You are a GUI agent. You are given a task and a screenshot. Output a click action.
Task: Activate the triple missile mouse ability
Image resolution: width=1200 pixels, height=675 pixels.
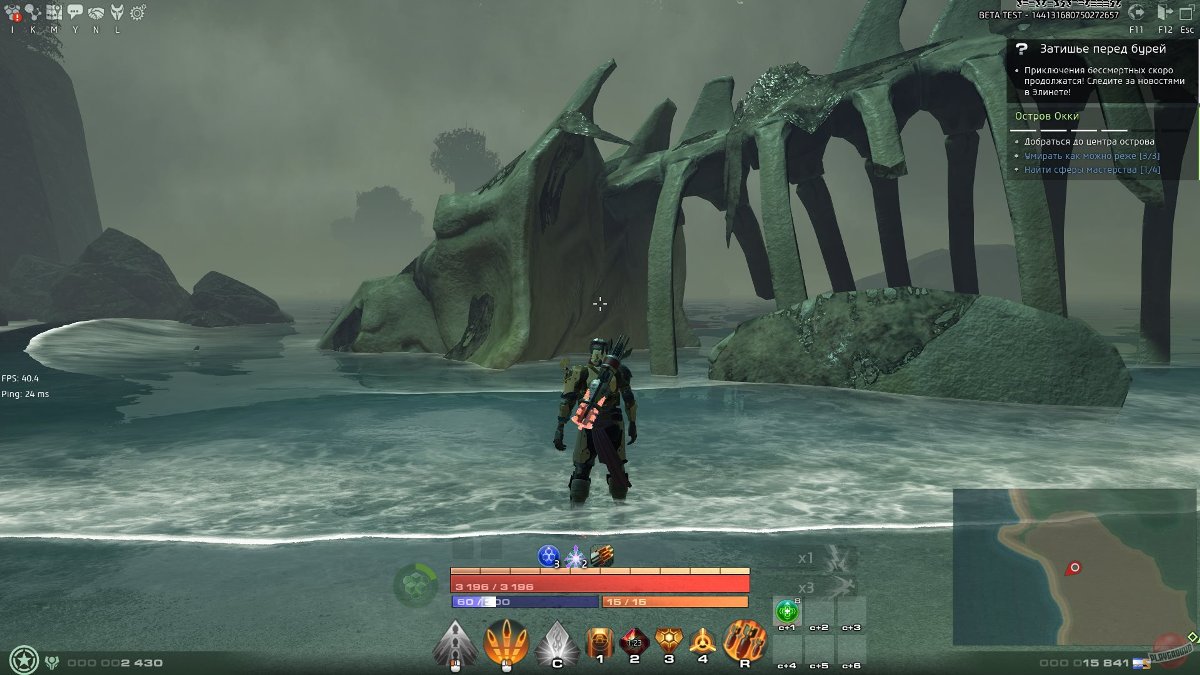(505, 643)
